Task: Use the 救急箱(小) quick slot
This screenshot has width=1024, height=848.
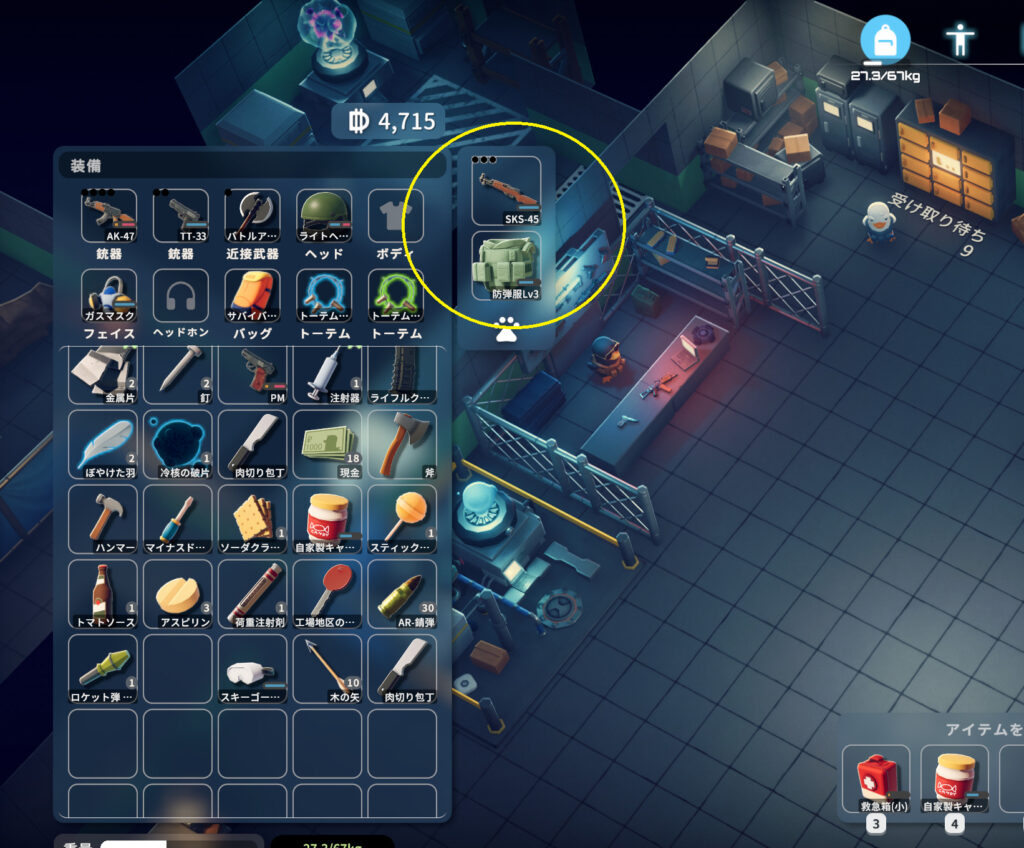Action: (876, 779)
